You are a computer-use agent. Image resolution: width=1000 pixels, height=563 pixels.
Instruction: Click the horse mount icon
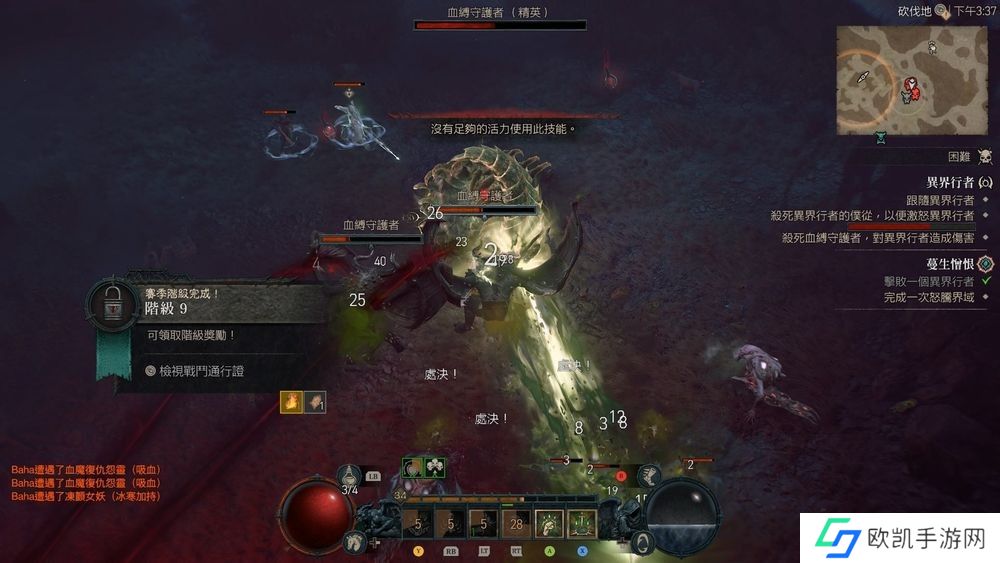tap(353, 542)
